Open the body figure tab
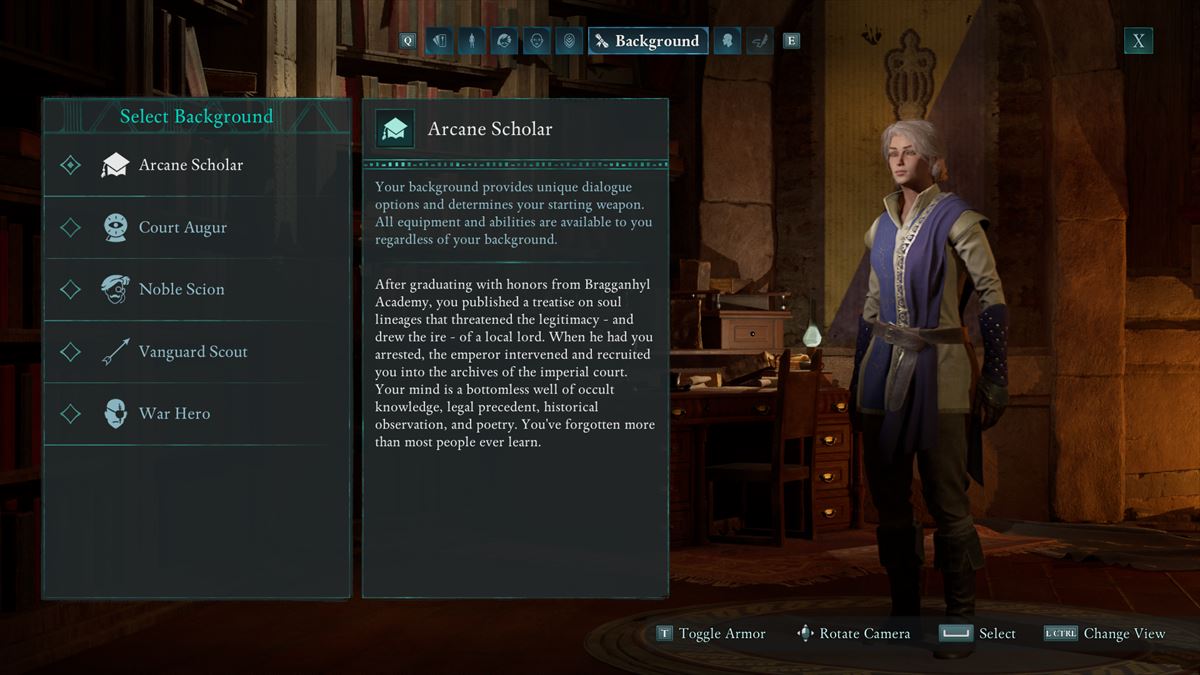The image size is (1200, 675). pyautogui.click(x=472, y=41)
